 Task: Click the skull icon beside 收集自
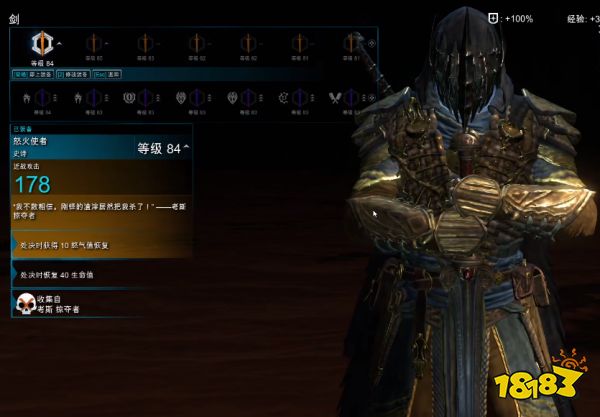pos(24,302)
